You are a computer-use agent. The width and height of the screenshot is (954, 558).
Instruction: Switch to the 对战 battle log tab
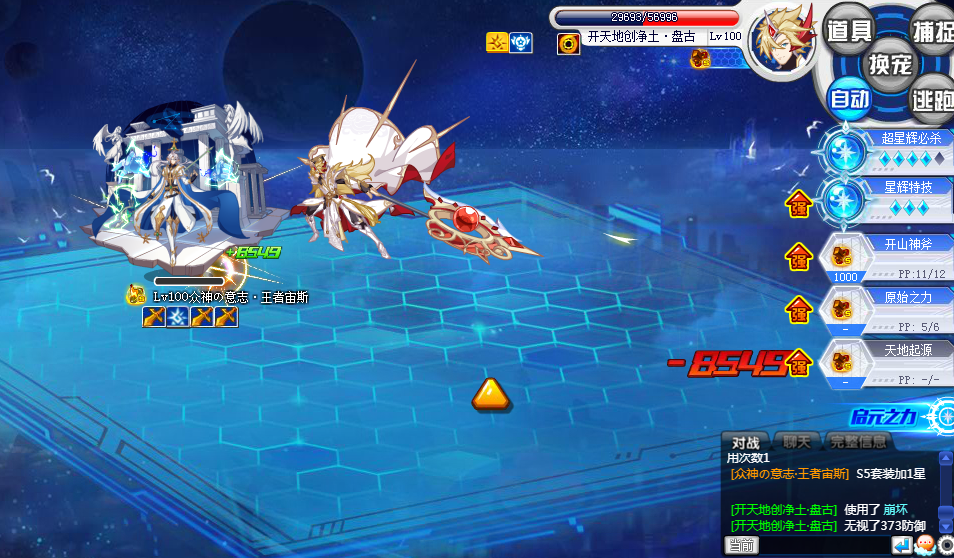pos(745,442)
